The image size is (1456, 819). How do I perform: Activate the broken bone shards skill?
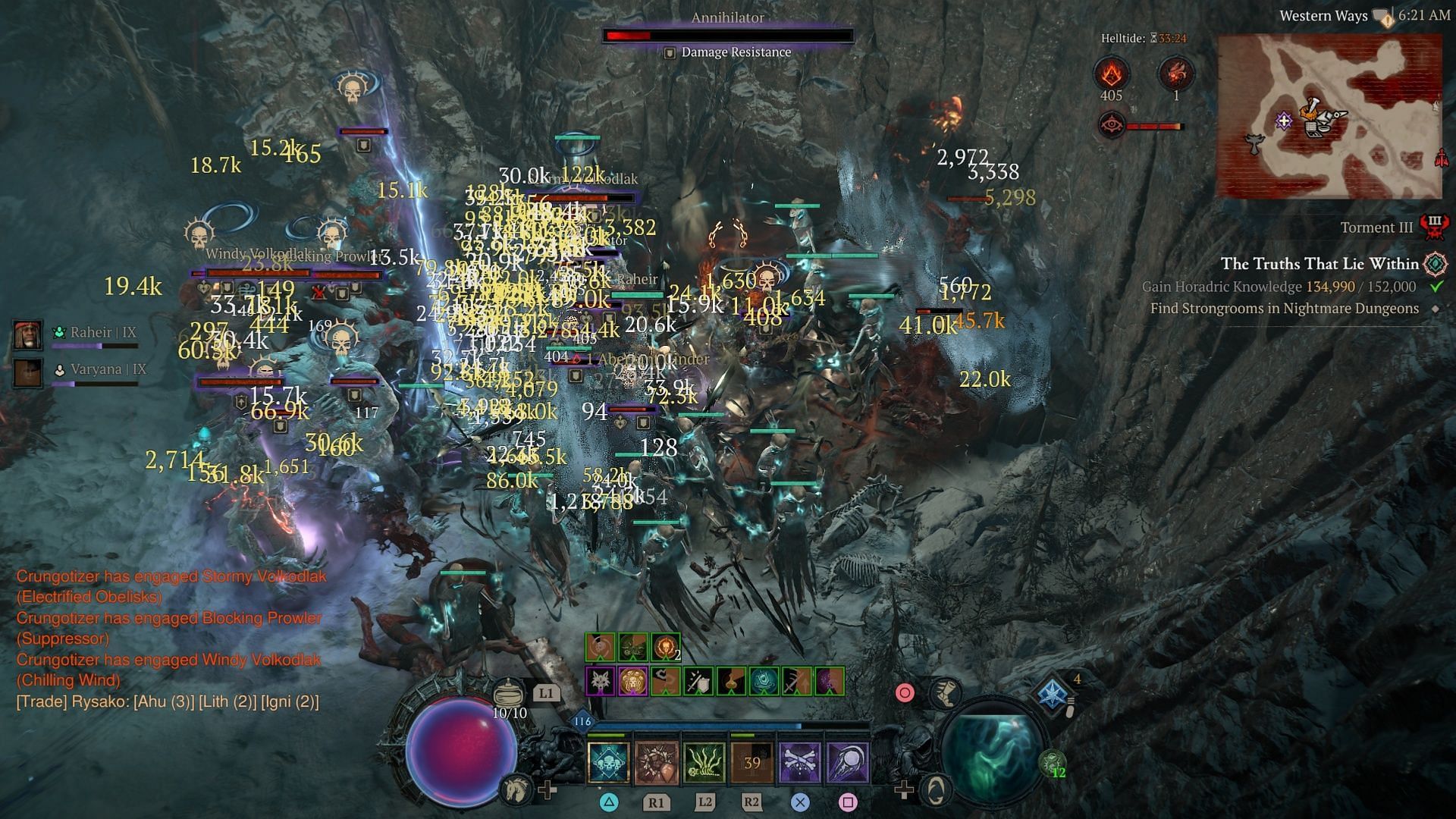pos(656,762)
